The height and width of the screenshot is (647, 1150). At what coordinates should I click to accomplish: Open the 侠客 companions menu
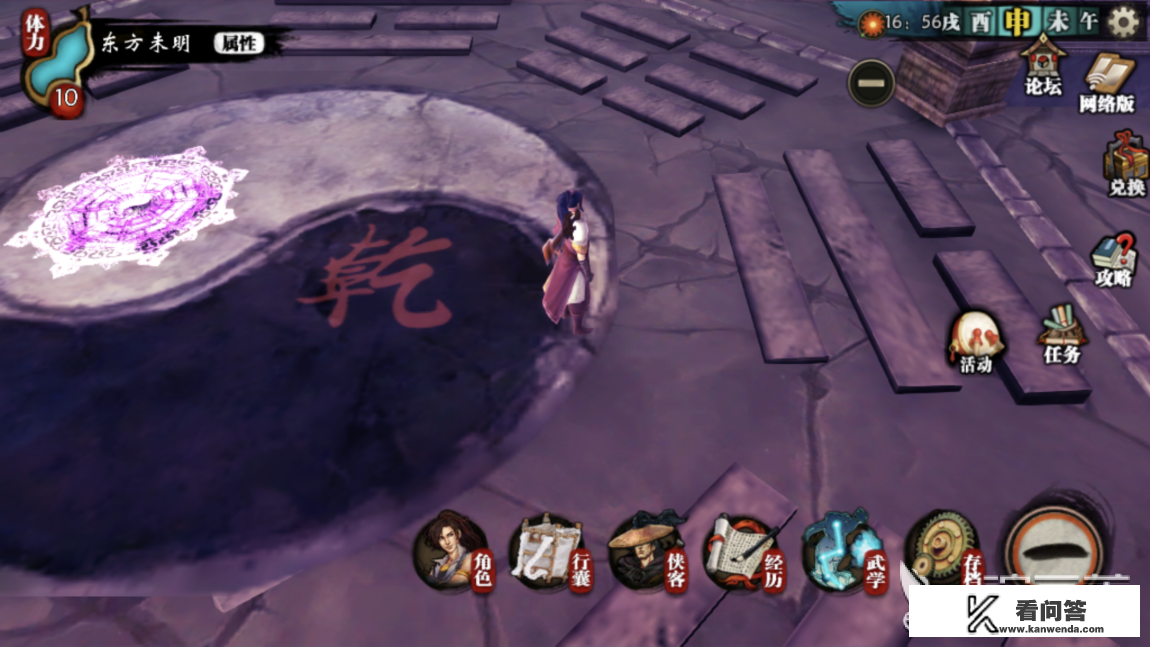click(645, 553)
